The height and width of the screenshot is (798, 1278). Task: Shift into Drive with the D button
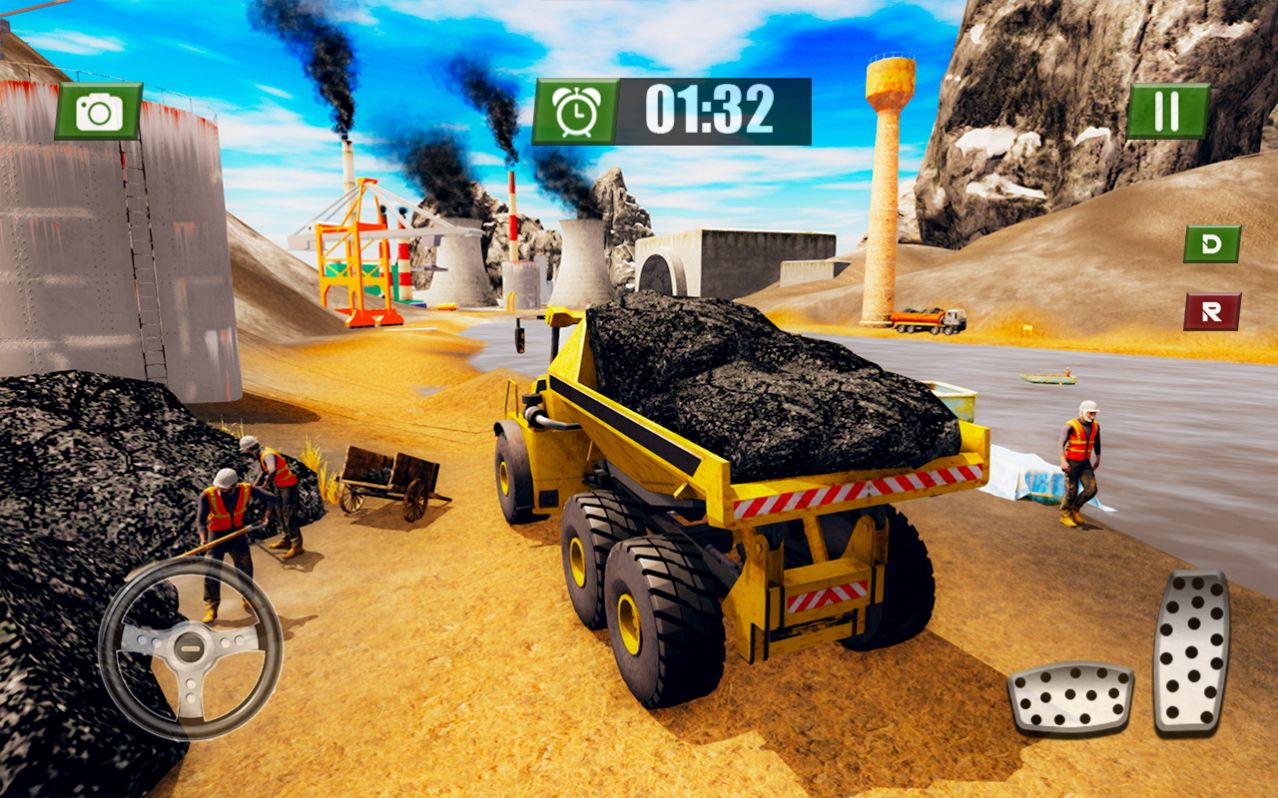point(1212,244)
